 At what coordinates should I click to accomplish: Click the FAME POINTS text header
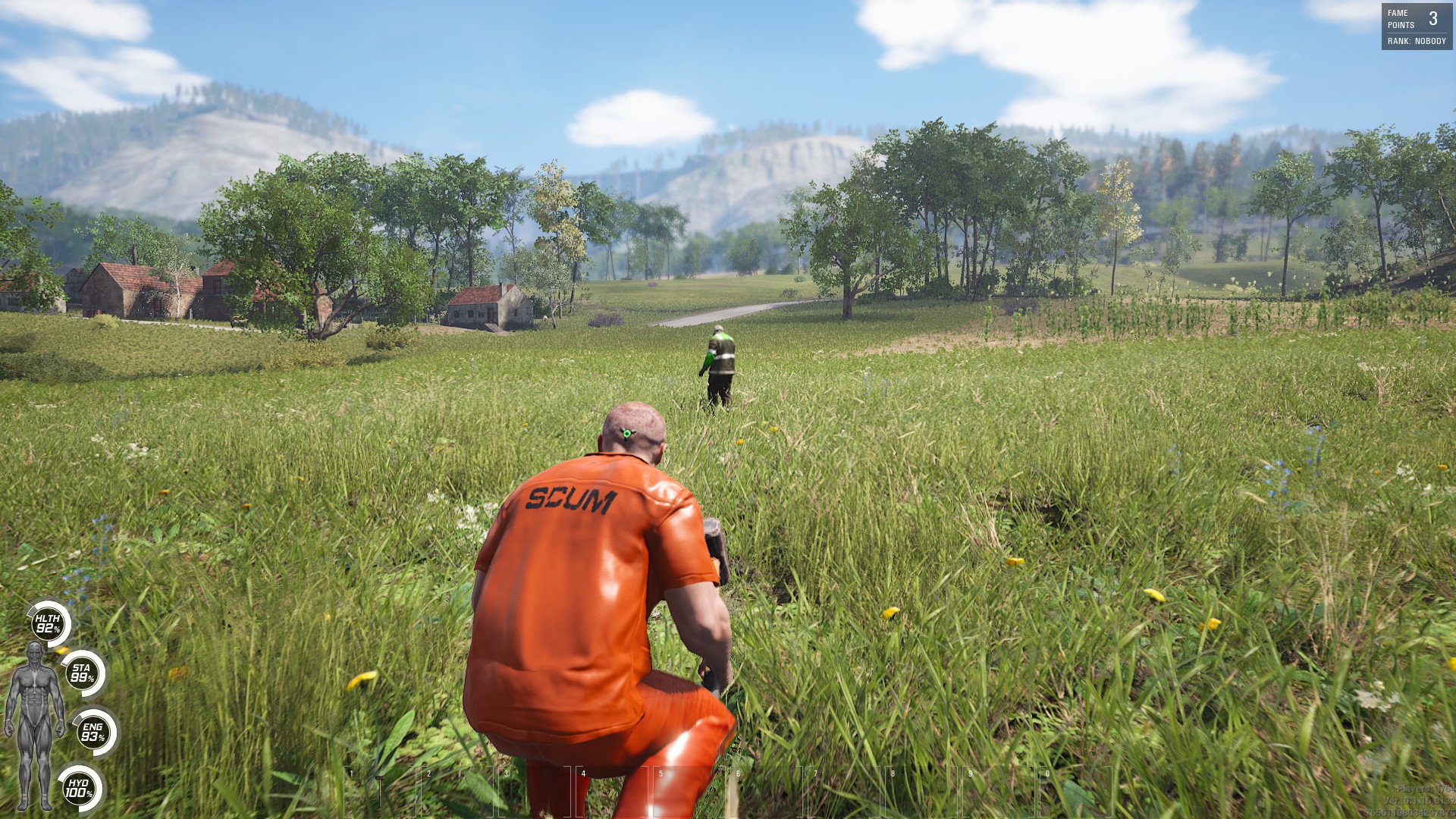[x=1399, y=18]
